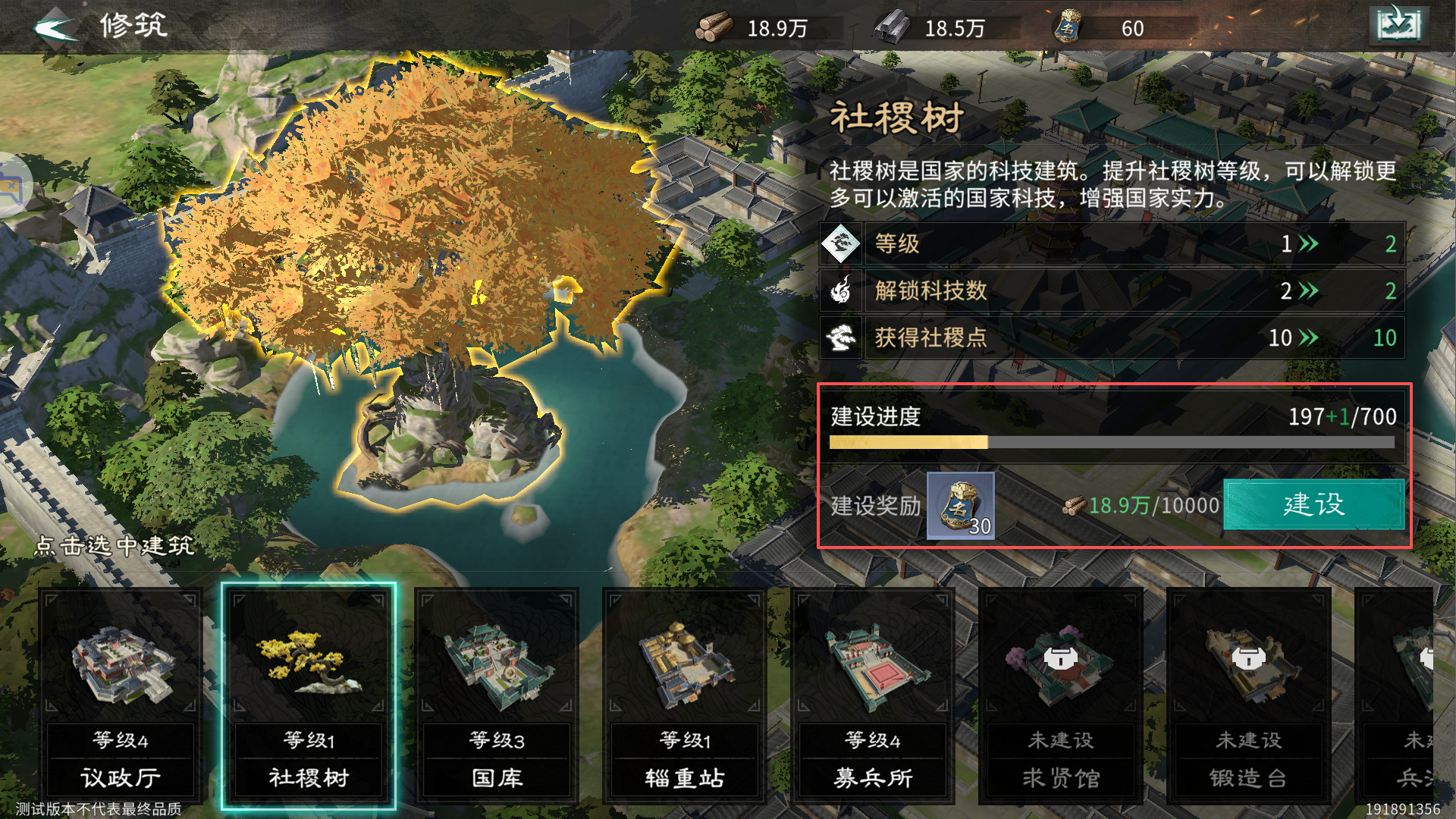This screenshot has width=1456, height=819.
Task: Click the 等级 level row icon
Action: coord(842,244)
